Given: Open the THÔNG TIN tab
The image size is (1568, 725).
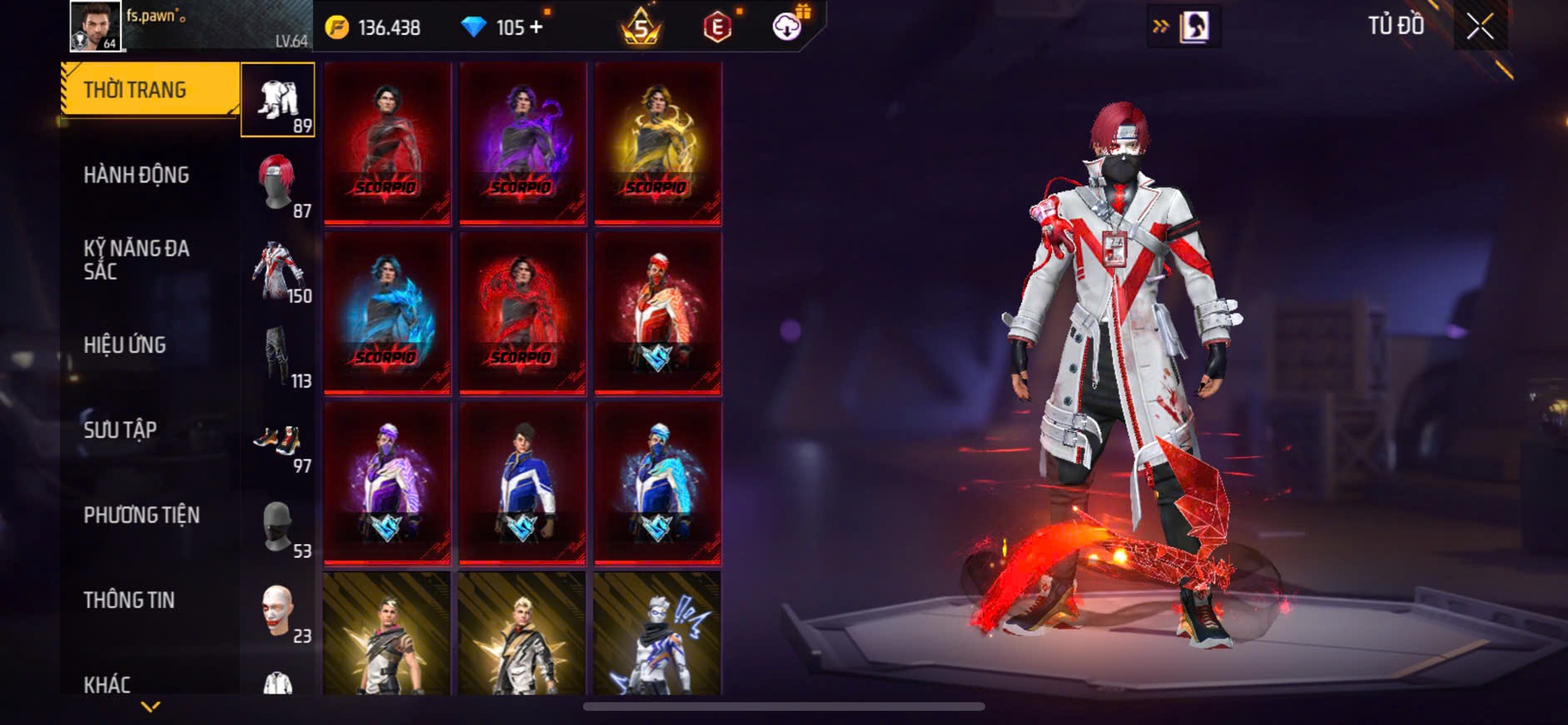Looking at the screenshot, I should pyautogui.click(x=129, y=600).
